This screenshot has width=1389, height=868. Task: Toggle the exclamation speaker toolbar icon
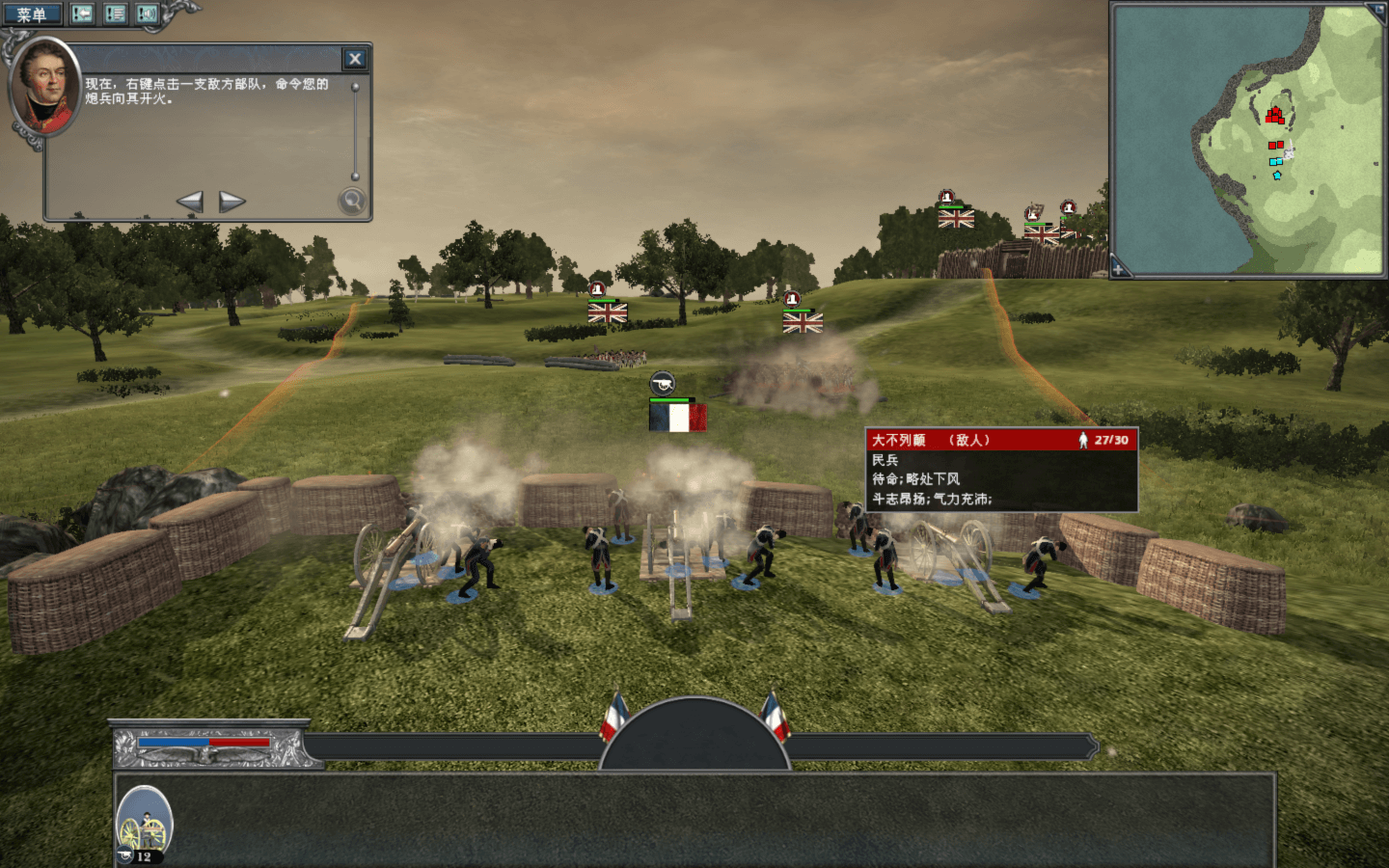point(147,14)
